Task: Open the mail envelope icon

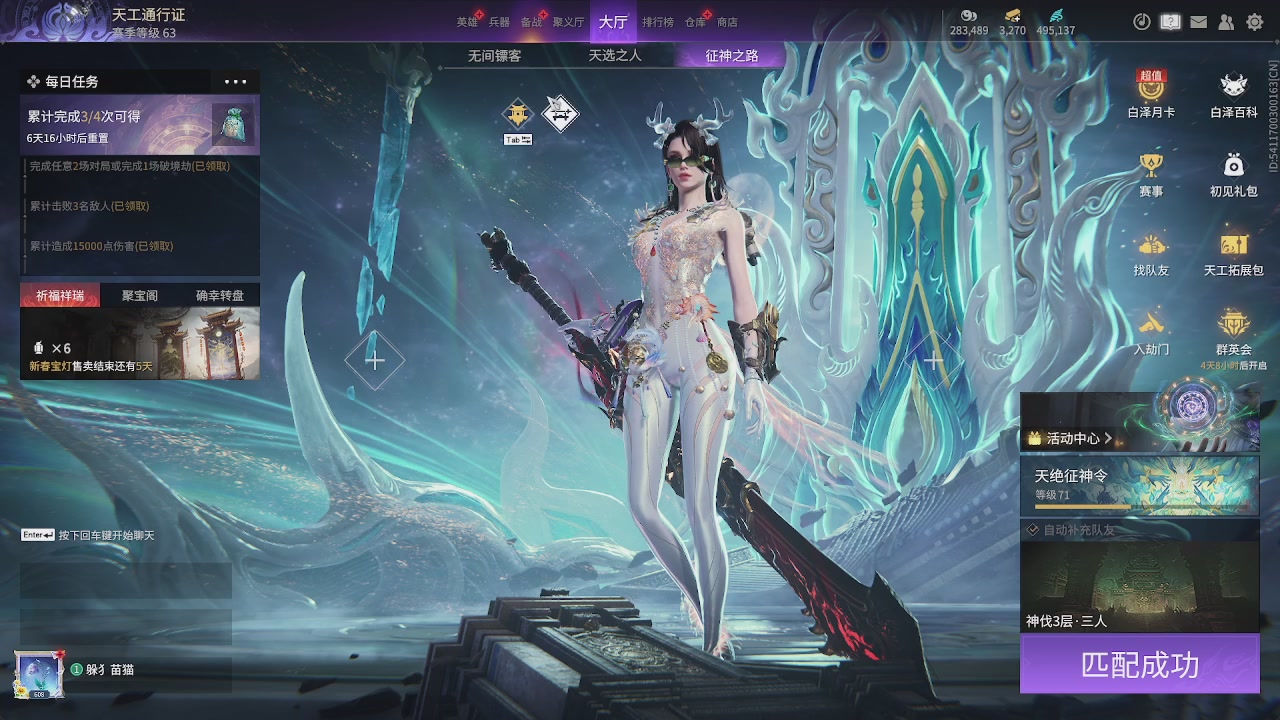Action: click(1198, 22)
